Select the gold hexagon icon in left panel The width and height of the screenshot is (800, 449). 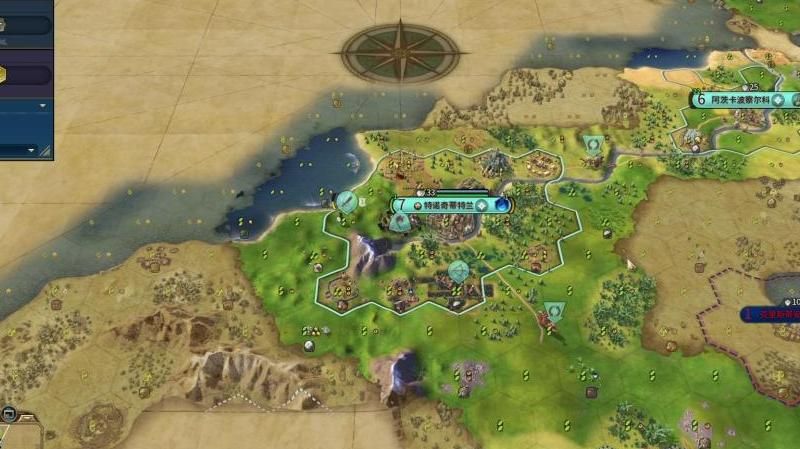[x=3, y=72]
